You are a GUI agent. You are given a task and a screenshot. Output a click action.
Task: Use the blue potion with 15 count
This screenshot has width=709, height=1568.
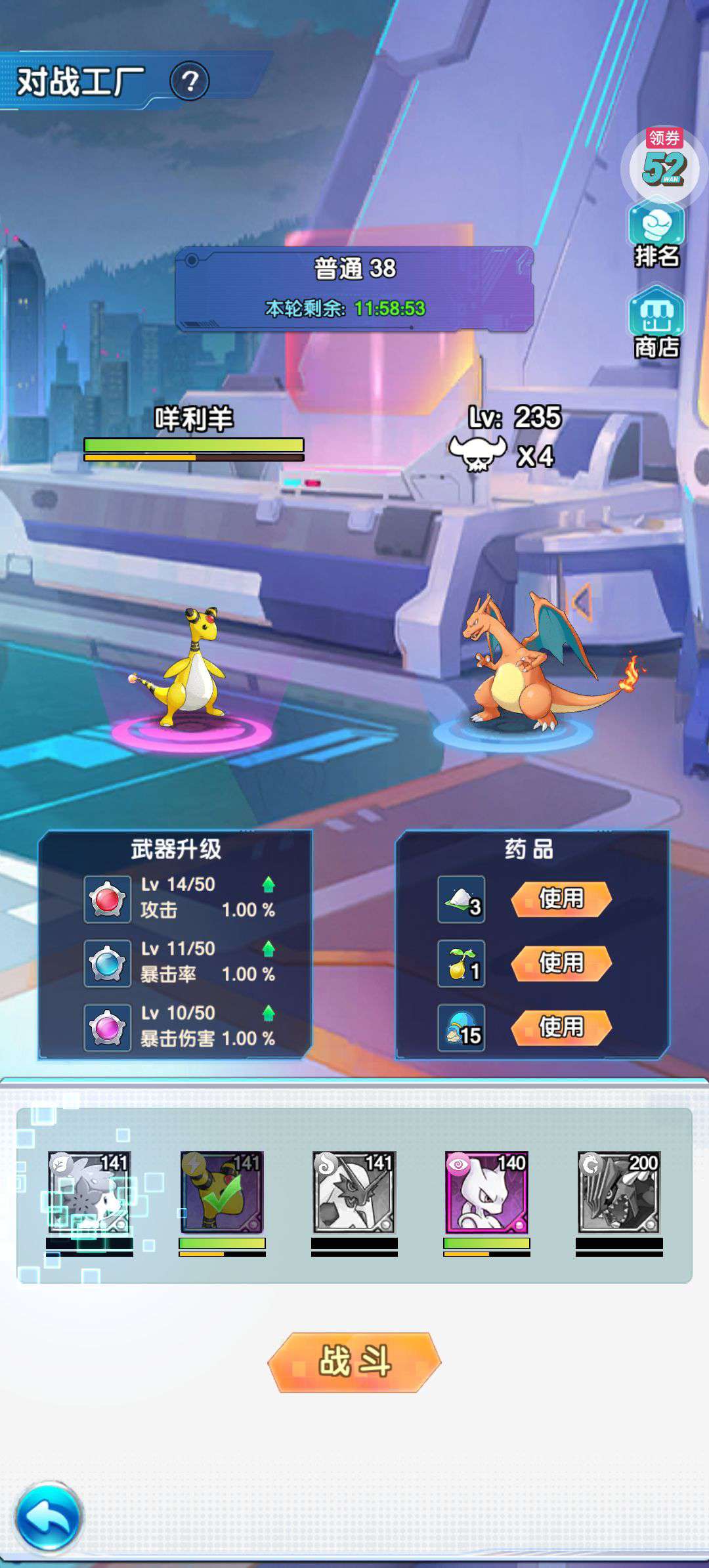561,1027
